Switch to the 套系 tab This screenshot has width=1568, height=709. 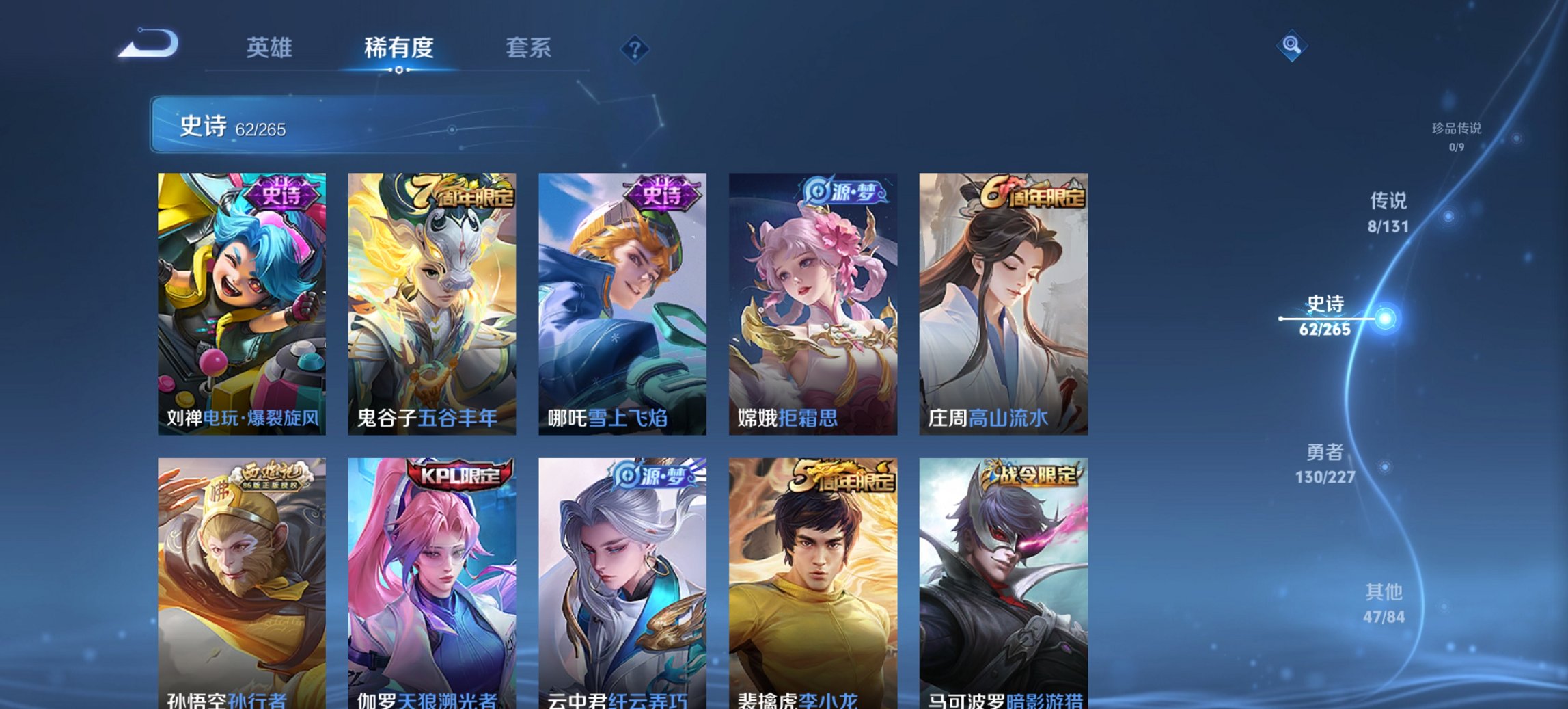pos(529,48)
